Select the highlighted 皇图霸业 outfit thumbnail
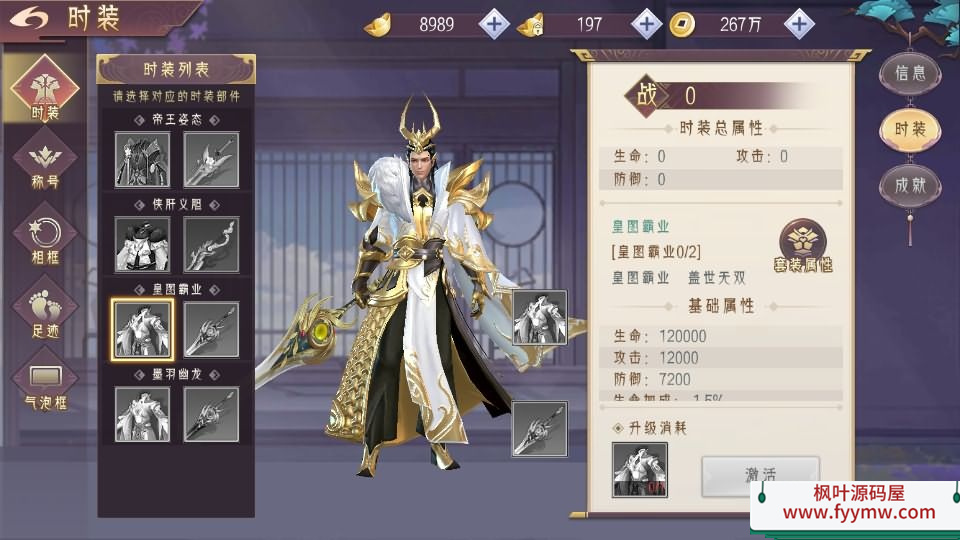Image resolution: width=960 pixels, height=540 pixels. point(142,329)
